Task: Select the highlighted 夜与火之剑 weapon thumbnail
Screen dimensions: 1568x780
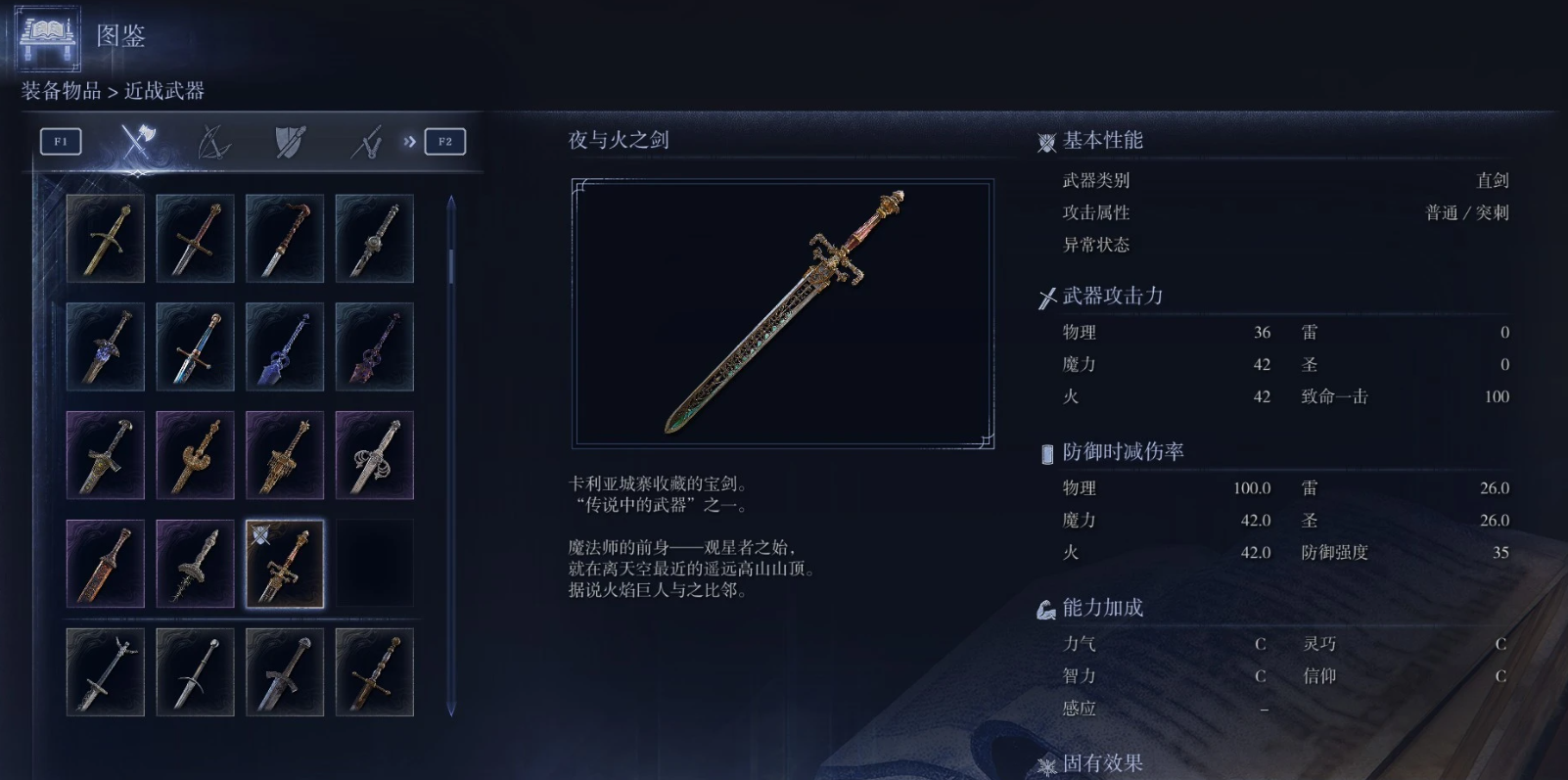Action: 284,564
